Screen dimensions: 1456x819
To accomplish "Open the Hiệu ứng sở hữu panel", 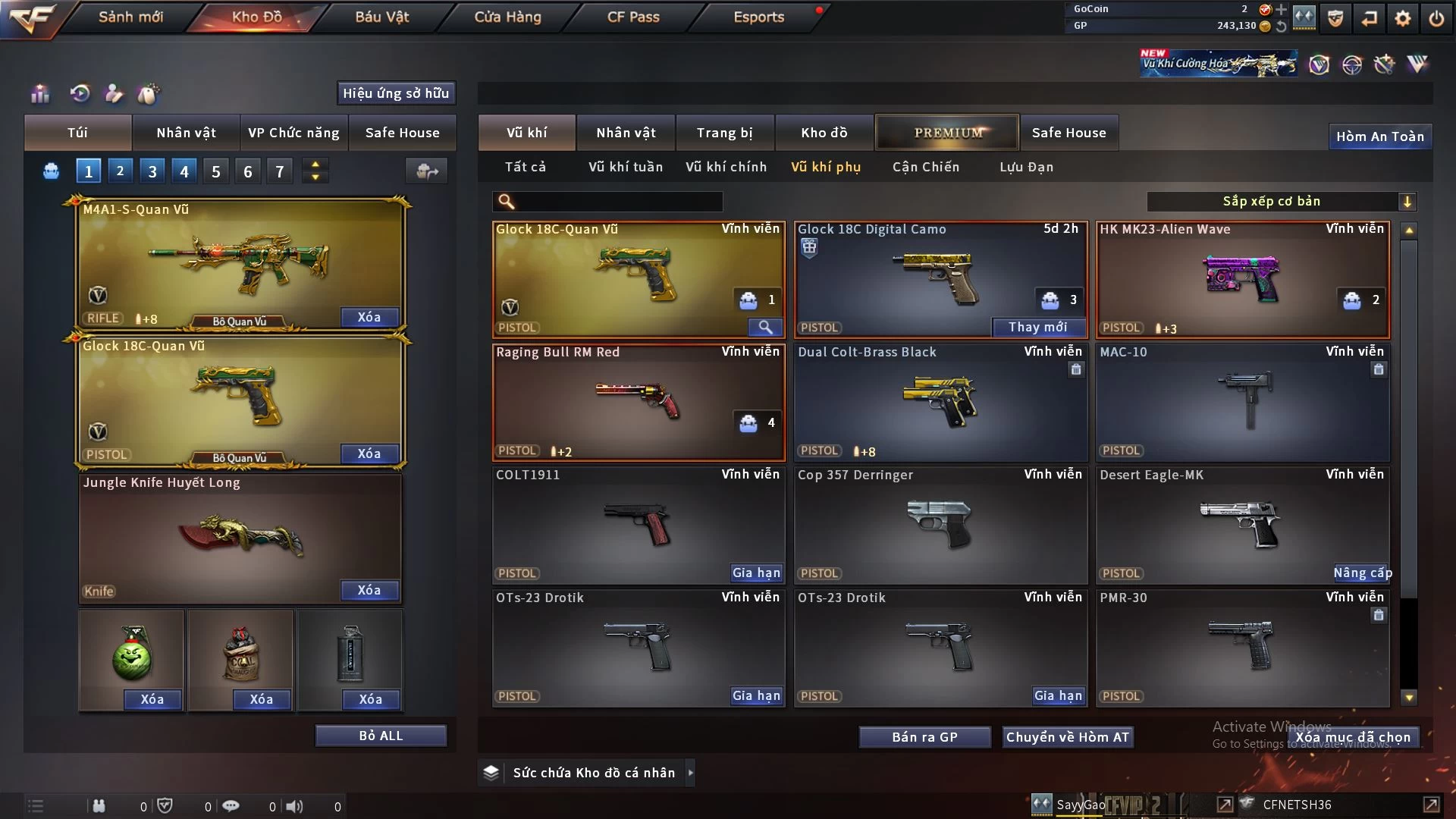I will (396, 93).
